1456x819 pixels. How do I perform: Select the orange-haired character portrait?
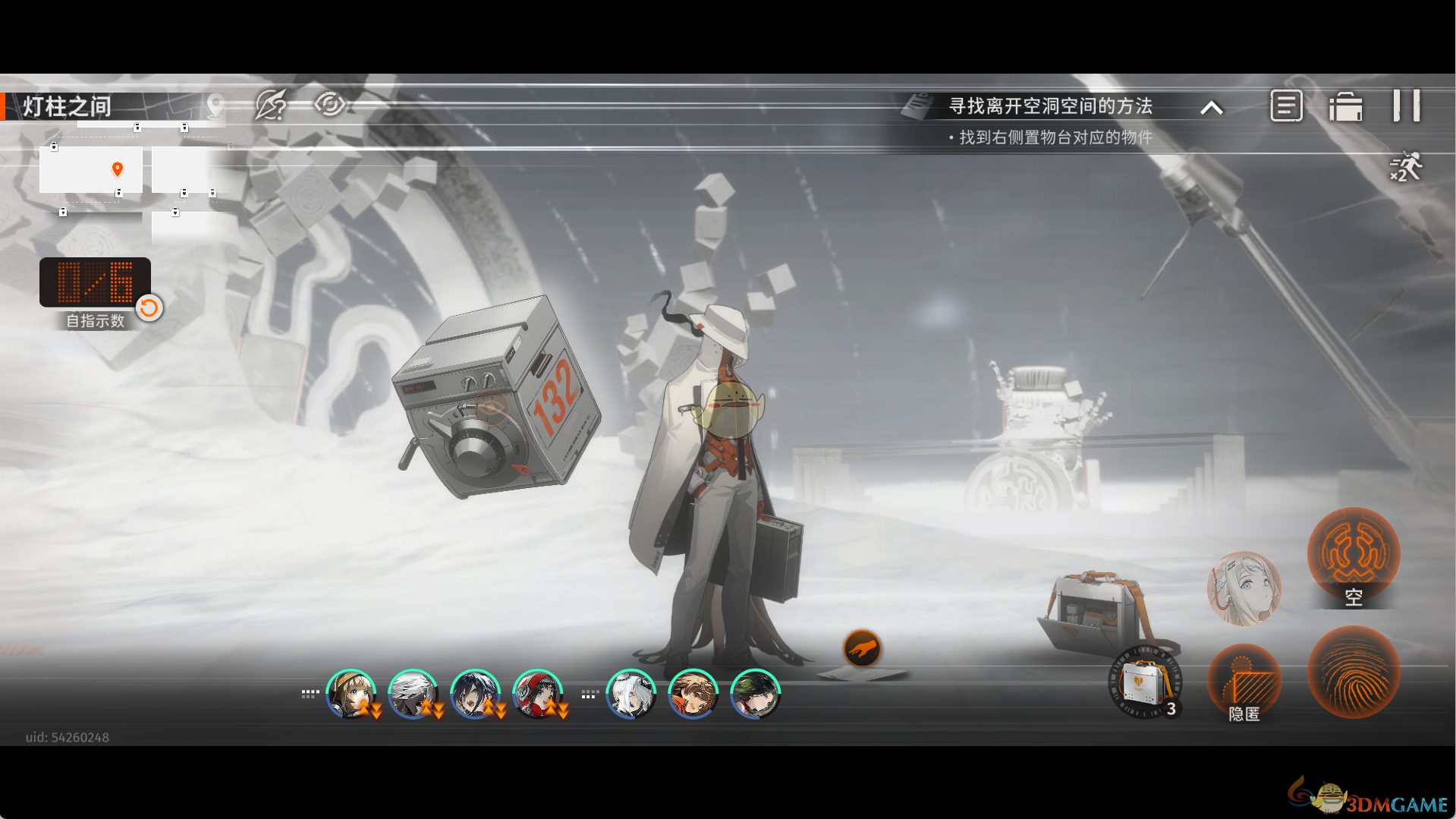click(x=693, y=694)
